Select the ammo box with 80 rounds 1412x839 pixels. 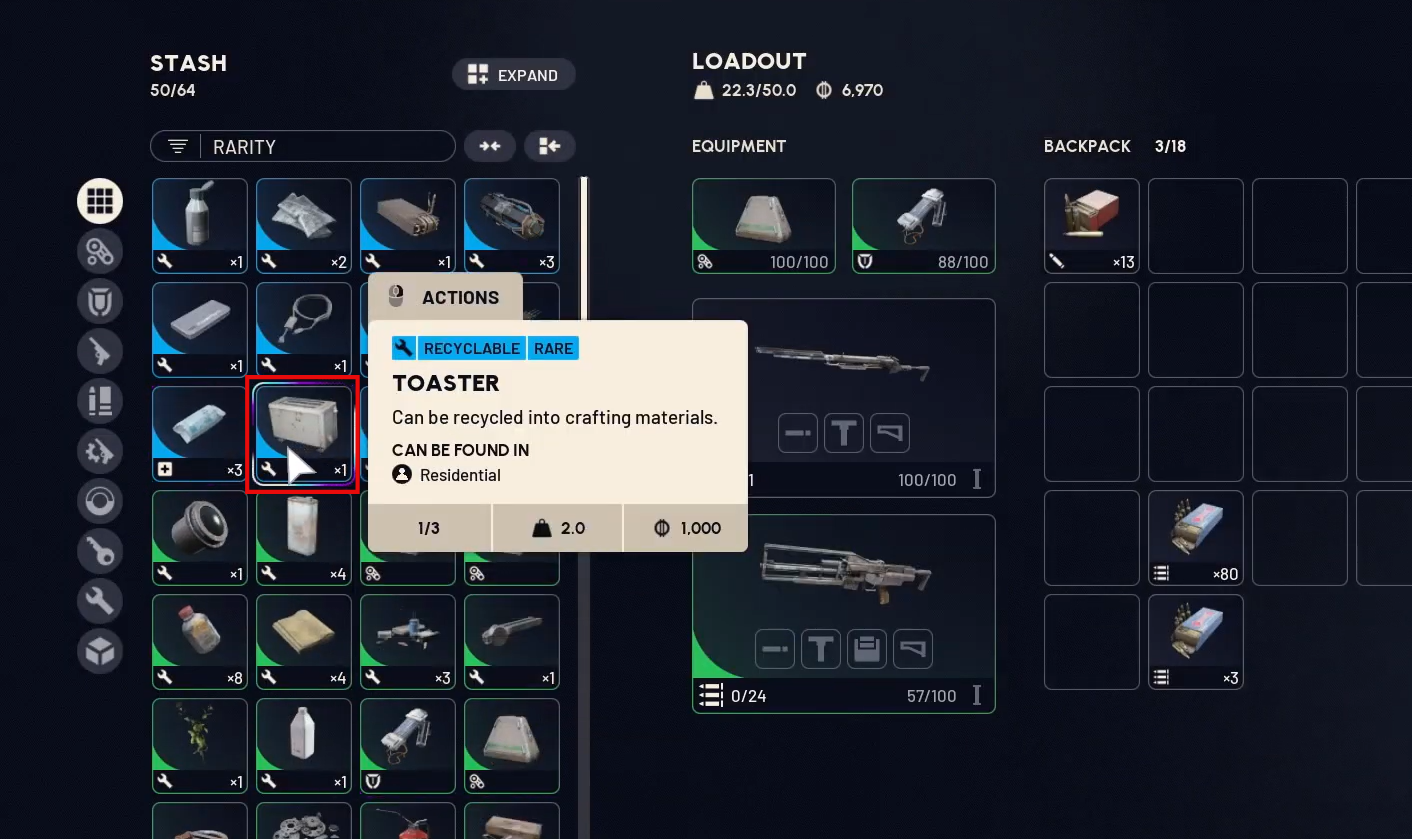[1196, 537]
